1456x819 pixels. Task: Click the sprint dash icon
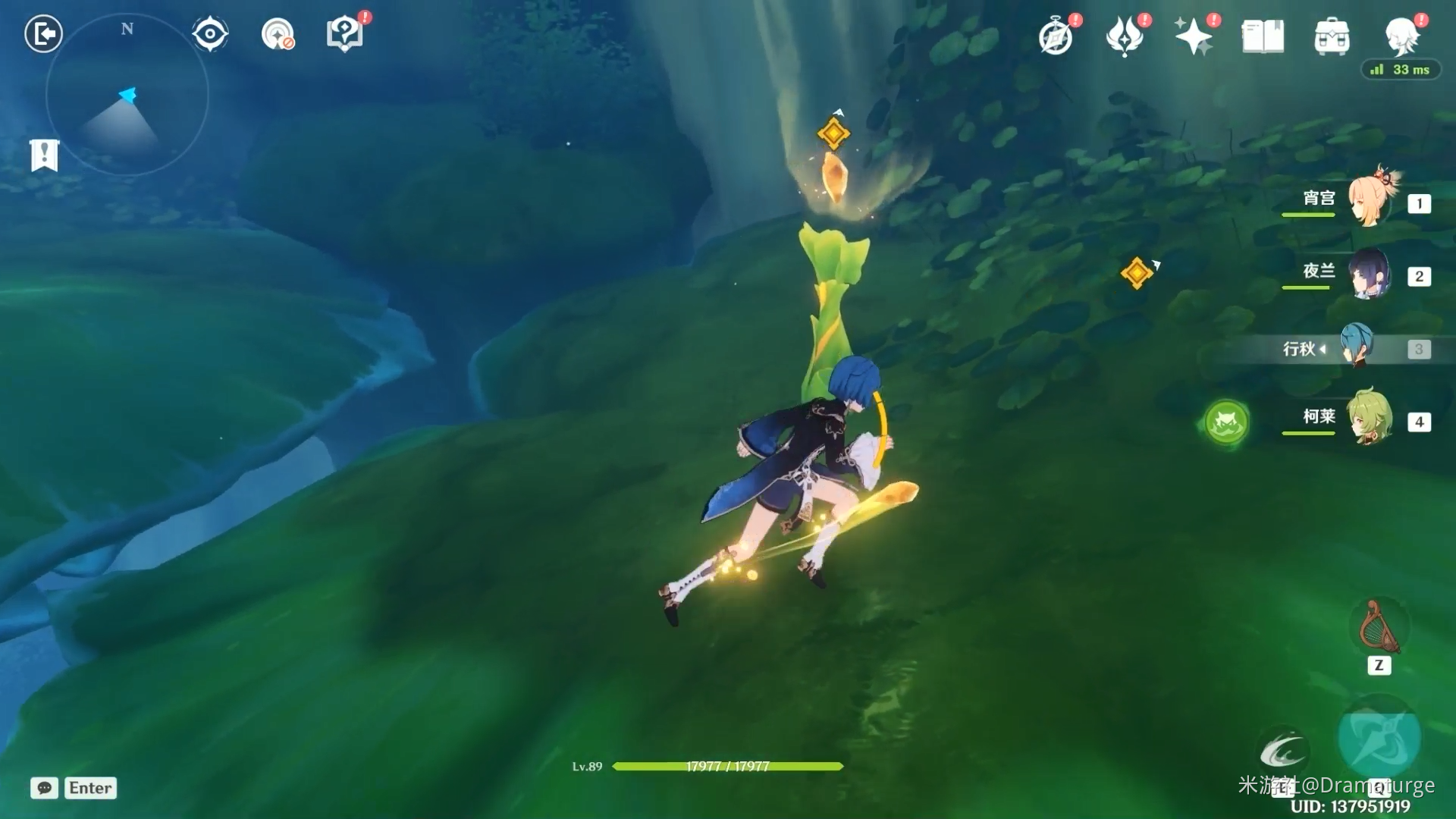click(x=1282, y=751)
